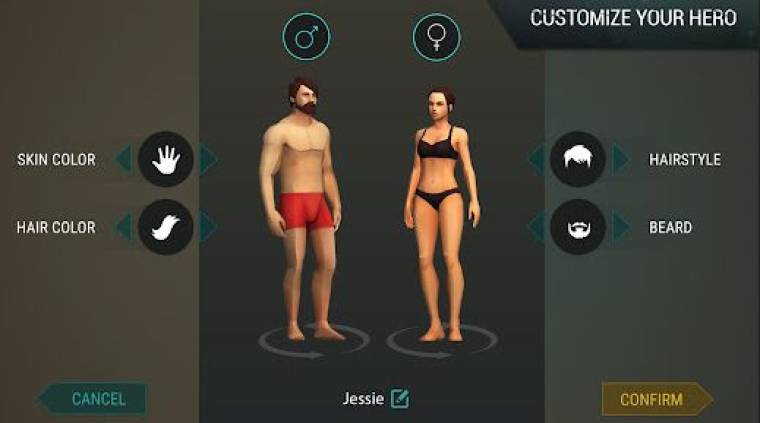Screen dimensions: 760x423
Task: Tap the hair color icon
Action: (x=165, y=227)
